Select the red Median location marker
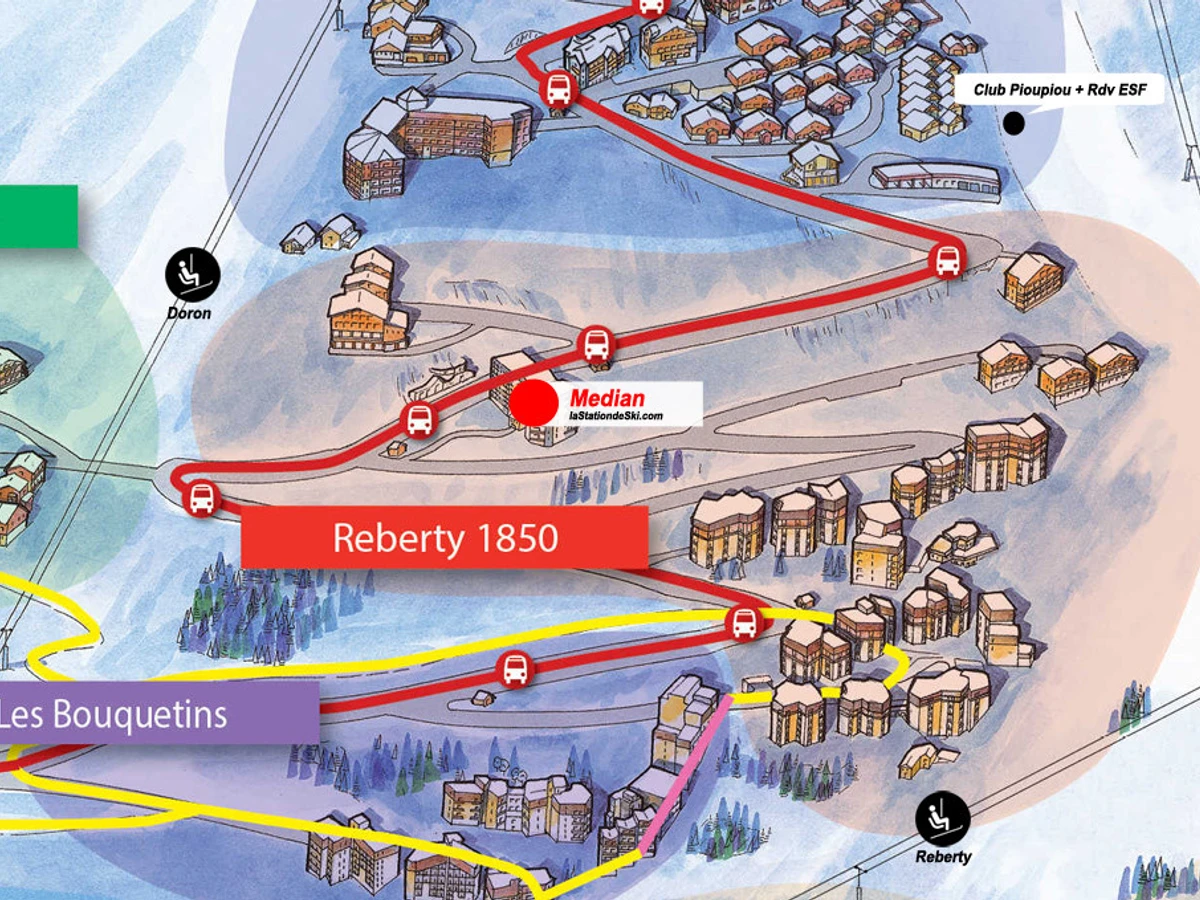Image resolution: width=1200 pixels, height=900 pixels. (533, 402)
